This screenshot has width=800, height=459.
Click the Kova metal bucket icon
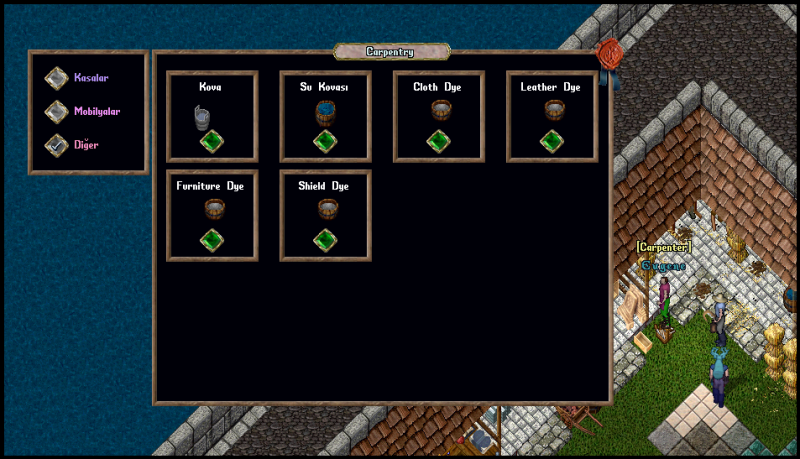204,116
